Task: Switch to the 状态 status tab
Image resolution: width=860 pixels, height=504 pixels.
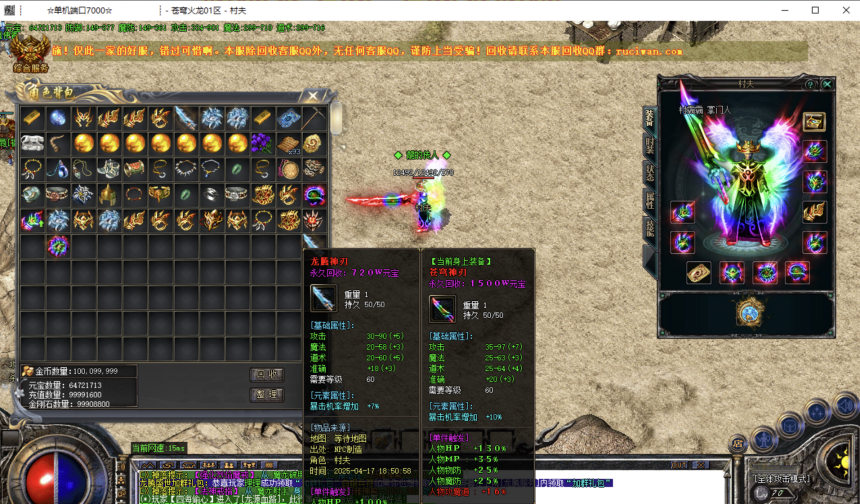Action: (x=648, y=173)
